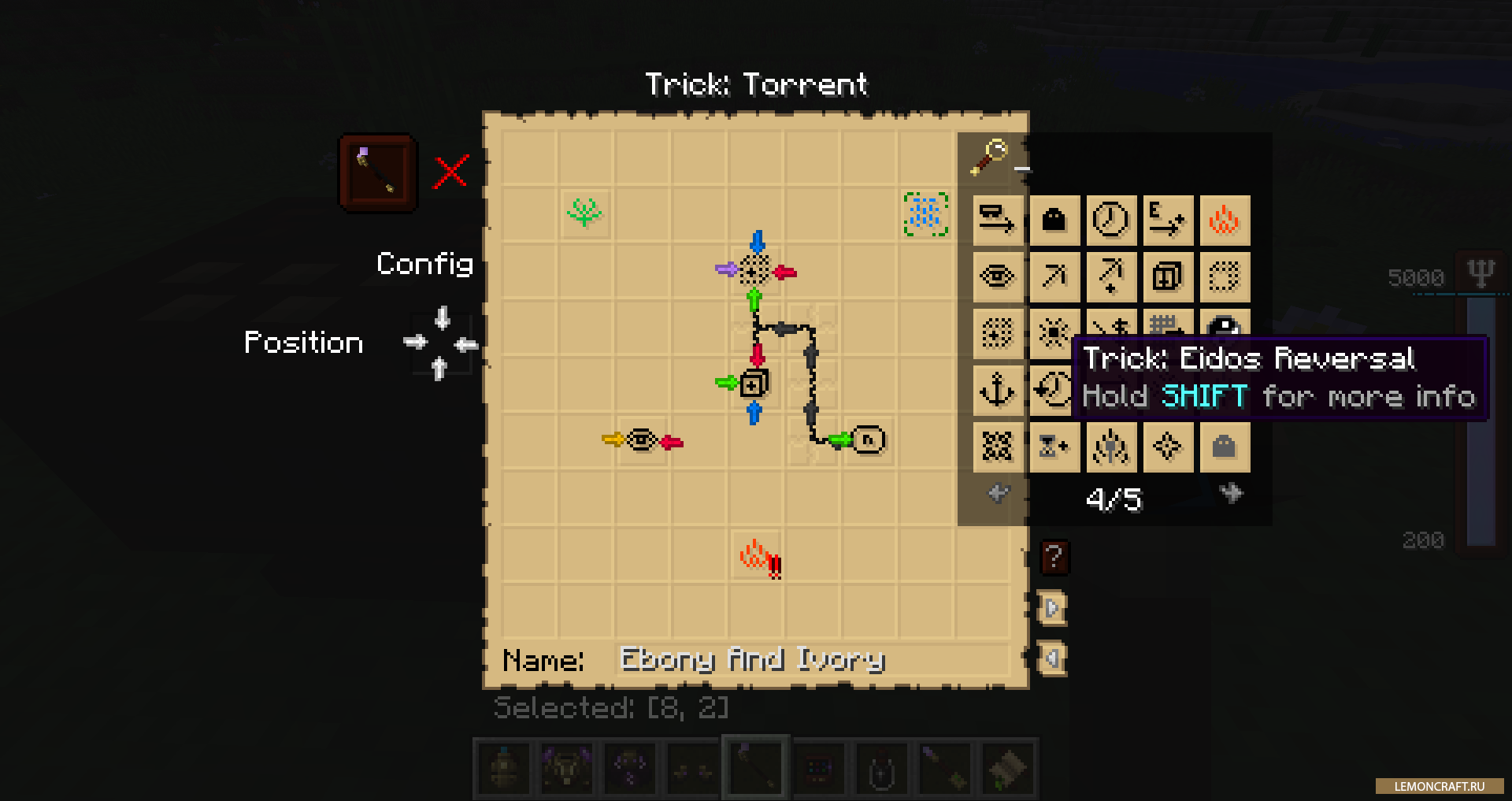This screenshot has width=1512, height=801.
Task: Go to the next palette page
Action: (1231, 494)
